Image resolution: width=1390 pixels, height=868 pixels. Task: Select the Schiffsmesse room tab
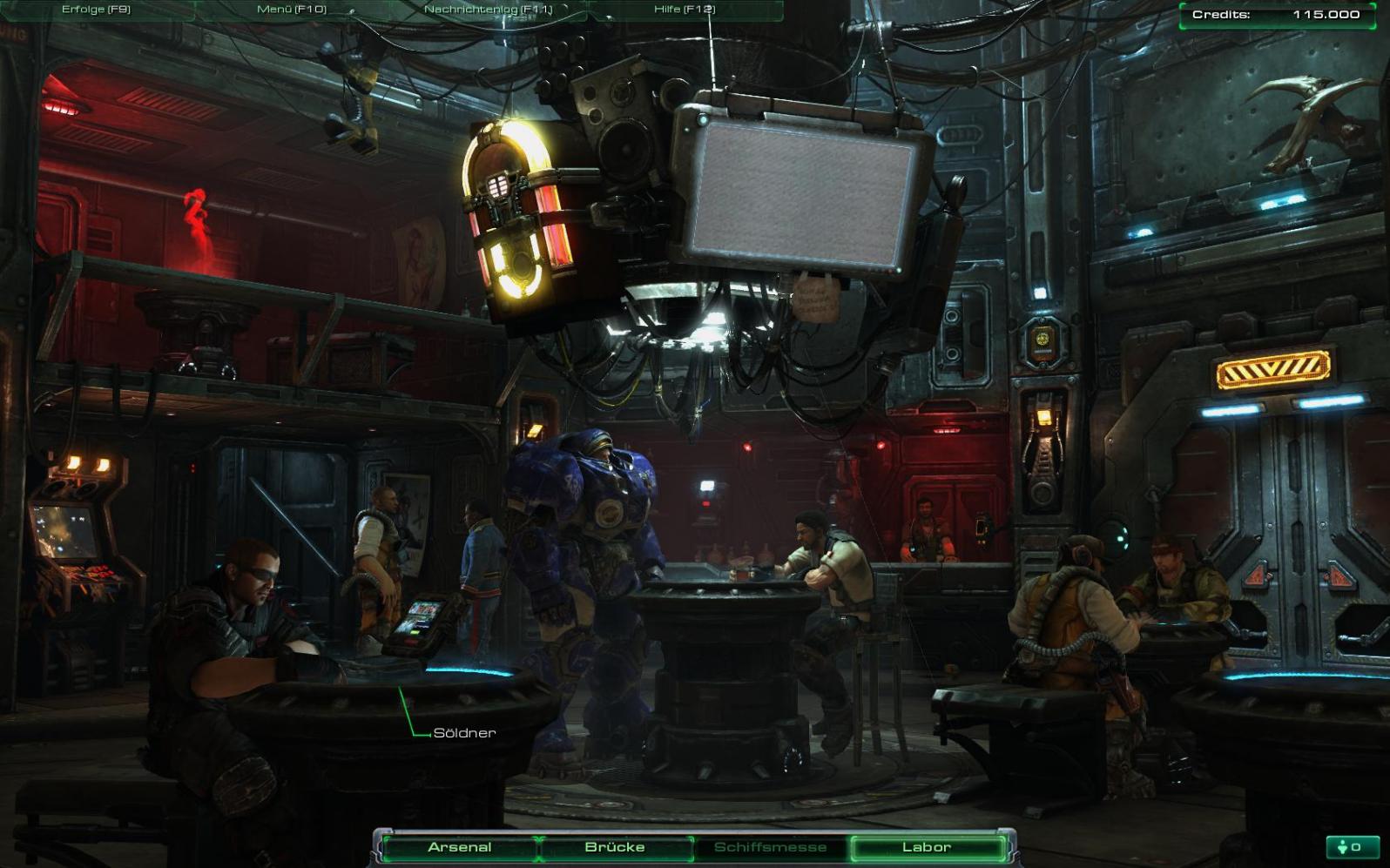coord(770,847)
